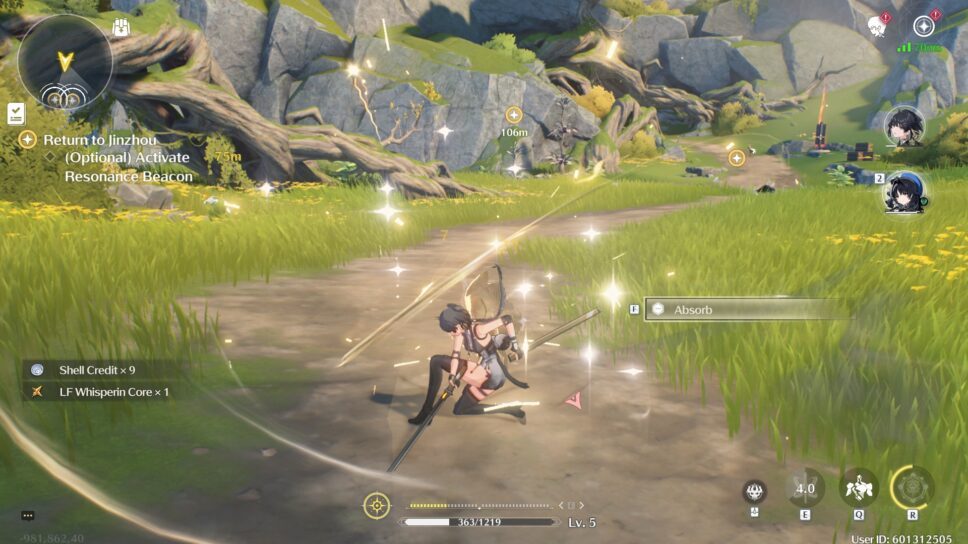Open the quest log checklist icon
Viewport: 968px width, 544px height.
[16, 112]
